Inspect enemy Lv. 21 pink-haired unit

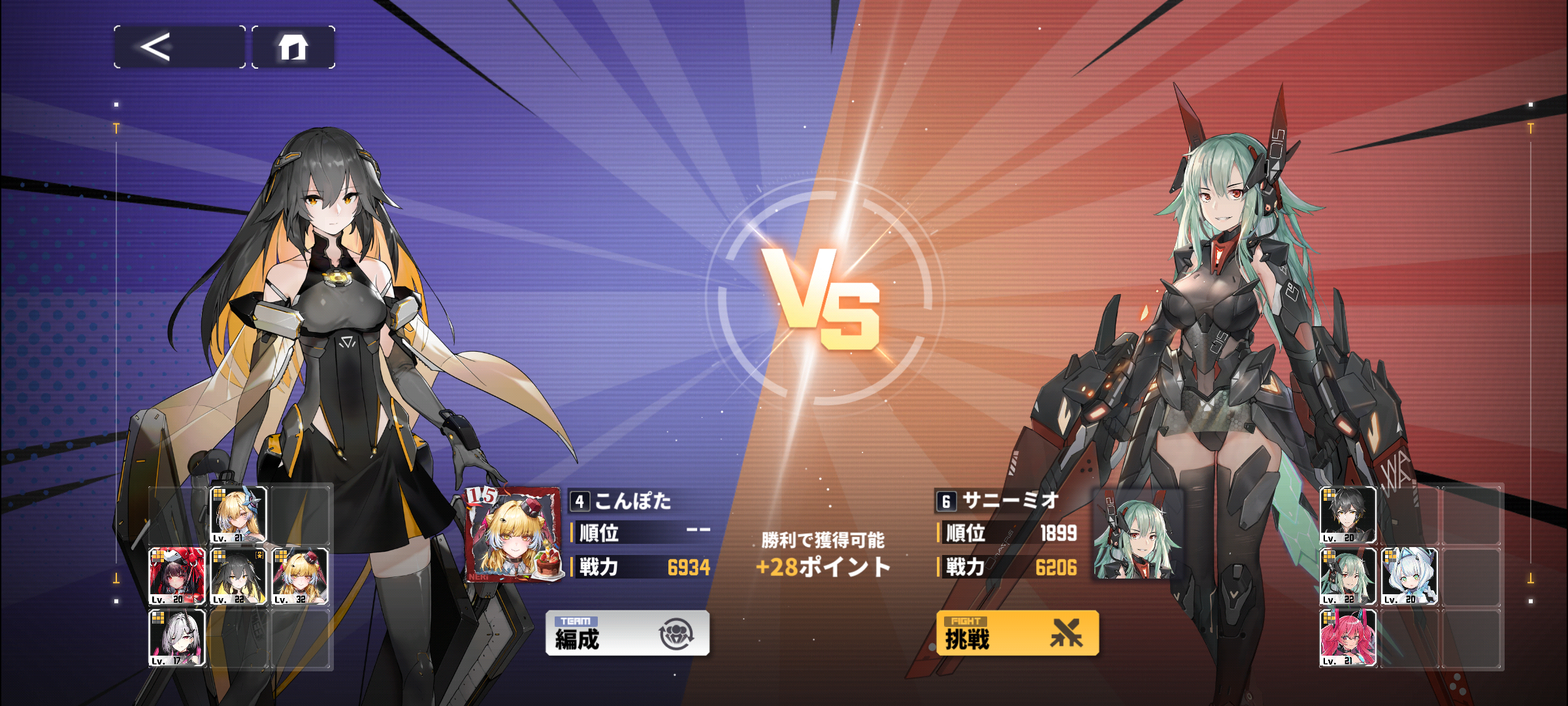pyautogui.click(x=1348, y=638)
